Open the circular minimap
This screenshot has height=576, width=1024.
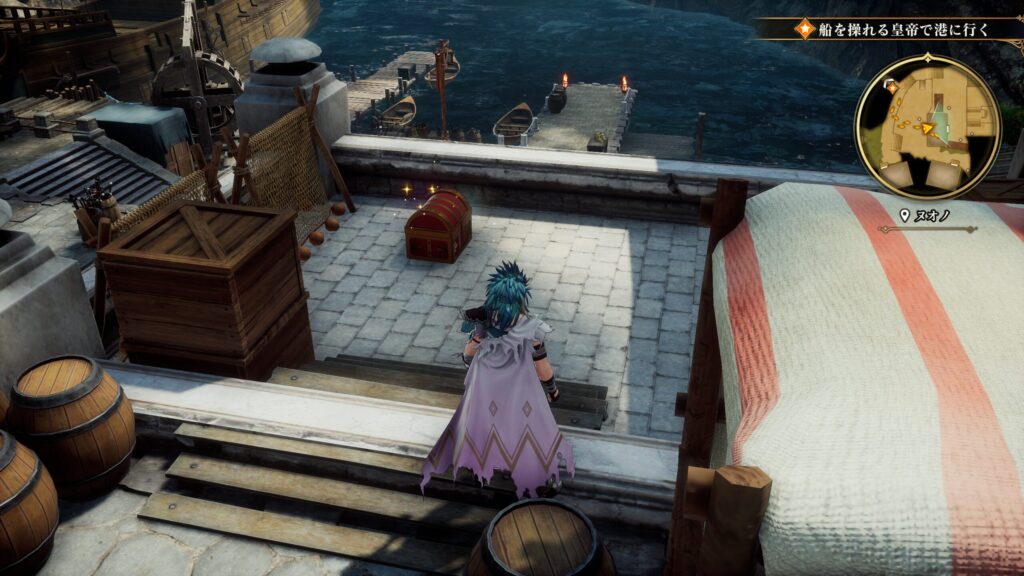click(927, 124)
